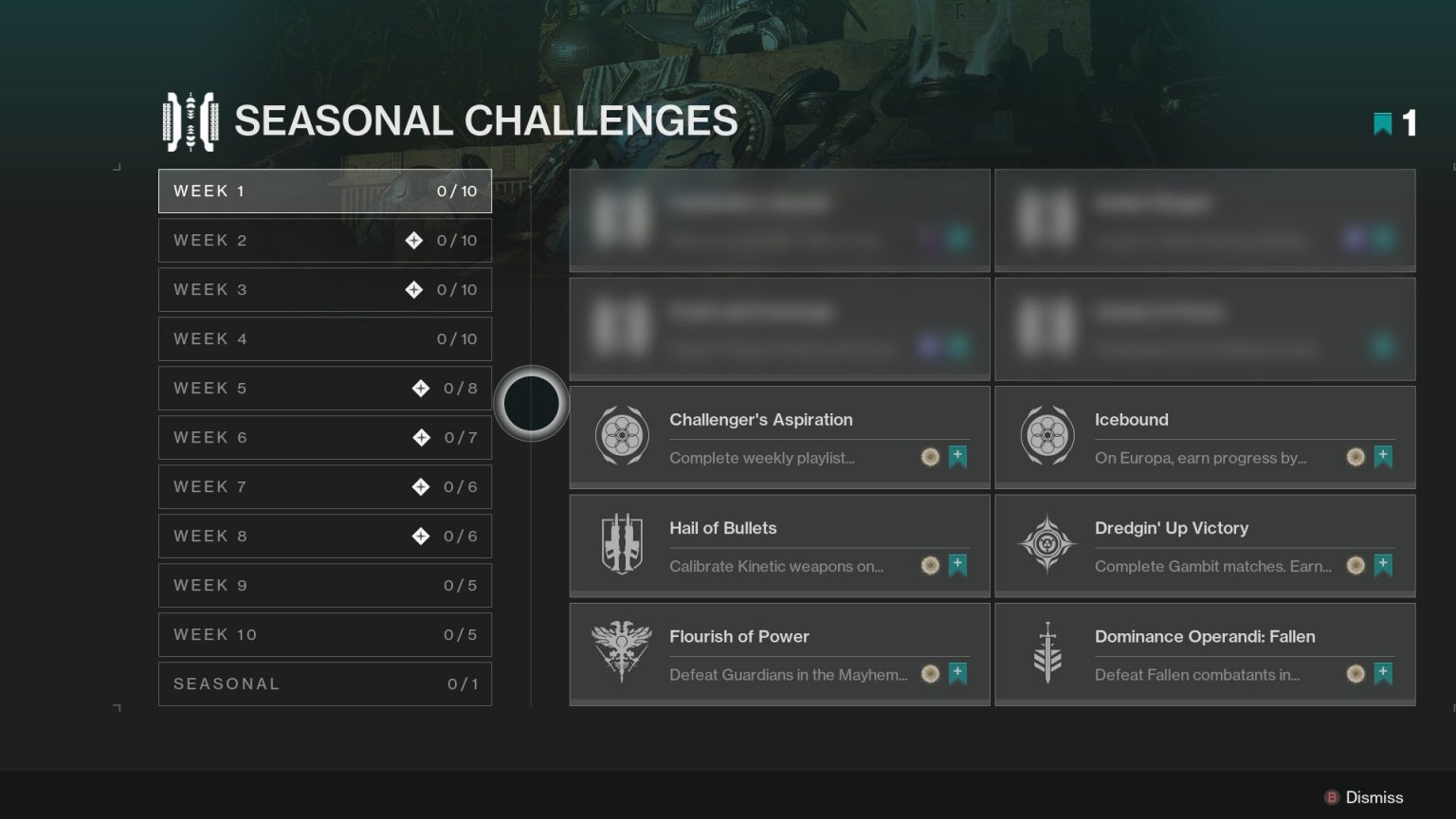
Task: Click the Week 1 progress counter 0/10
Action: click(458, 191)
